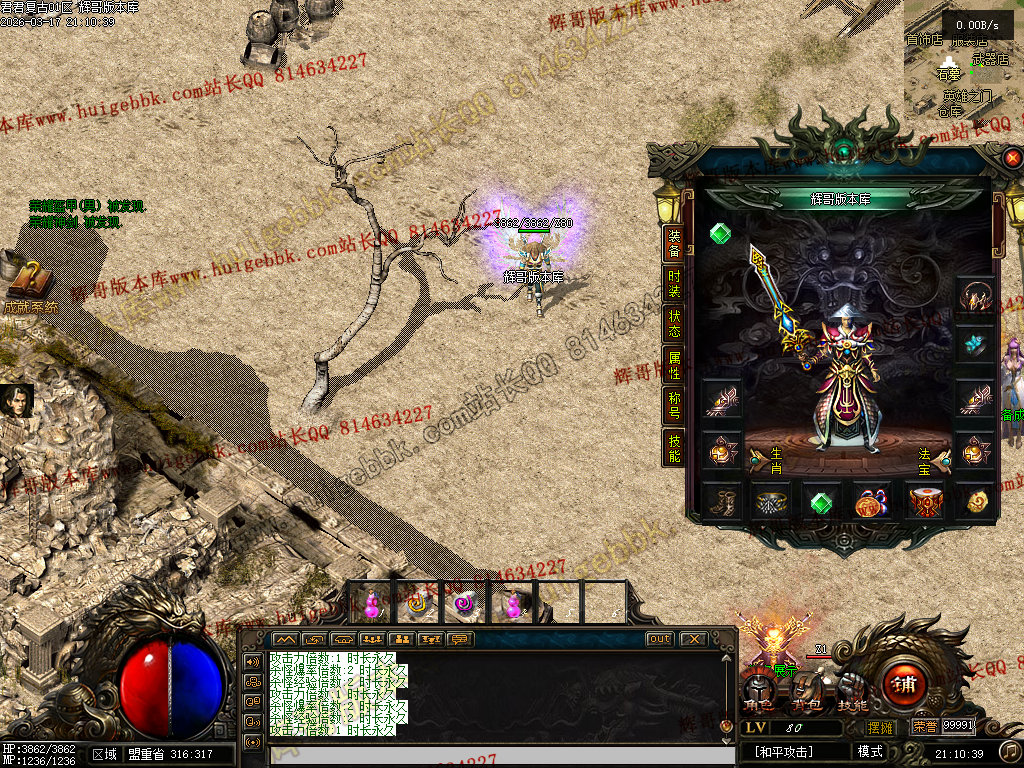Show the 称号 titles tab
Screen dimensions: 1024x768
point(675,406)
